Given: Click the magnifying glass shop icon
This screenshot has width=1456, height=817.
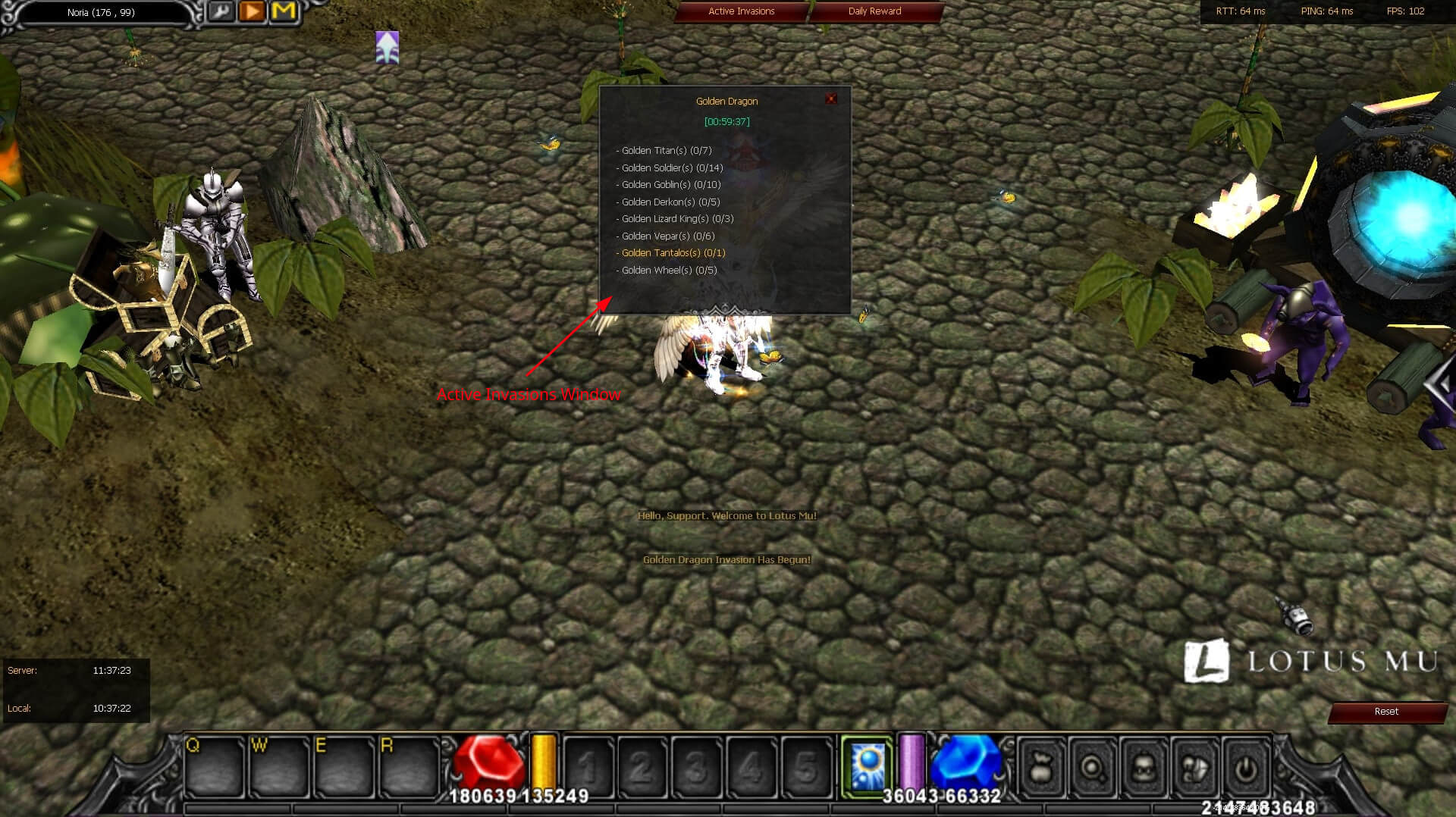Looking at the screenshot, I should 1093,767.
